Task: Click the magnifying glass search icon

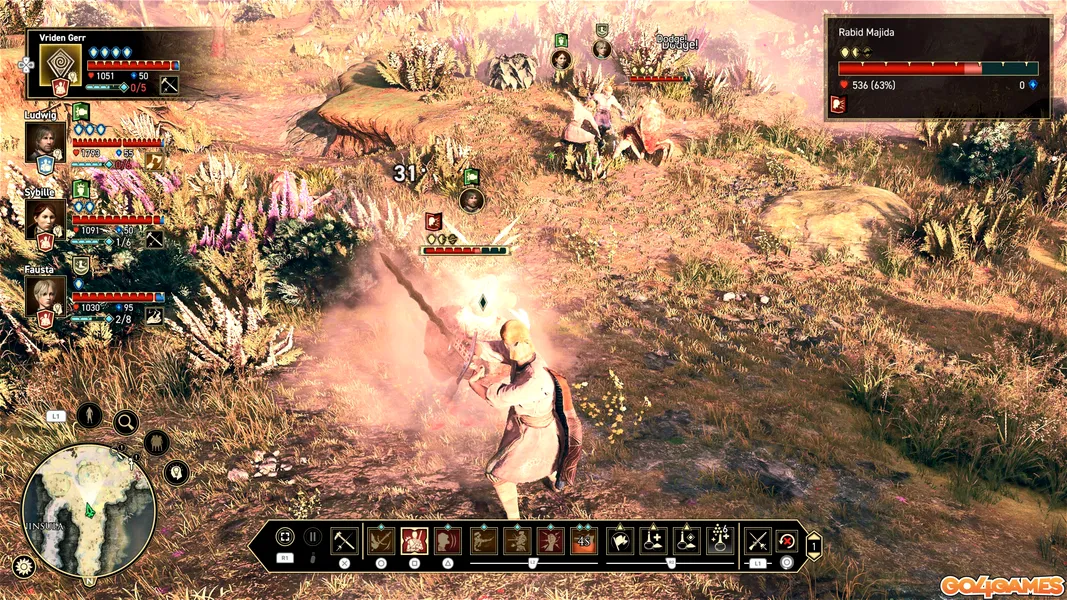Action: [126, 421]
